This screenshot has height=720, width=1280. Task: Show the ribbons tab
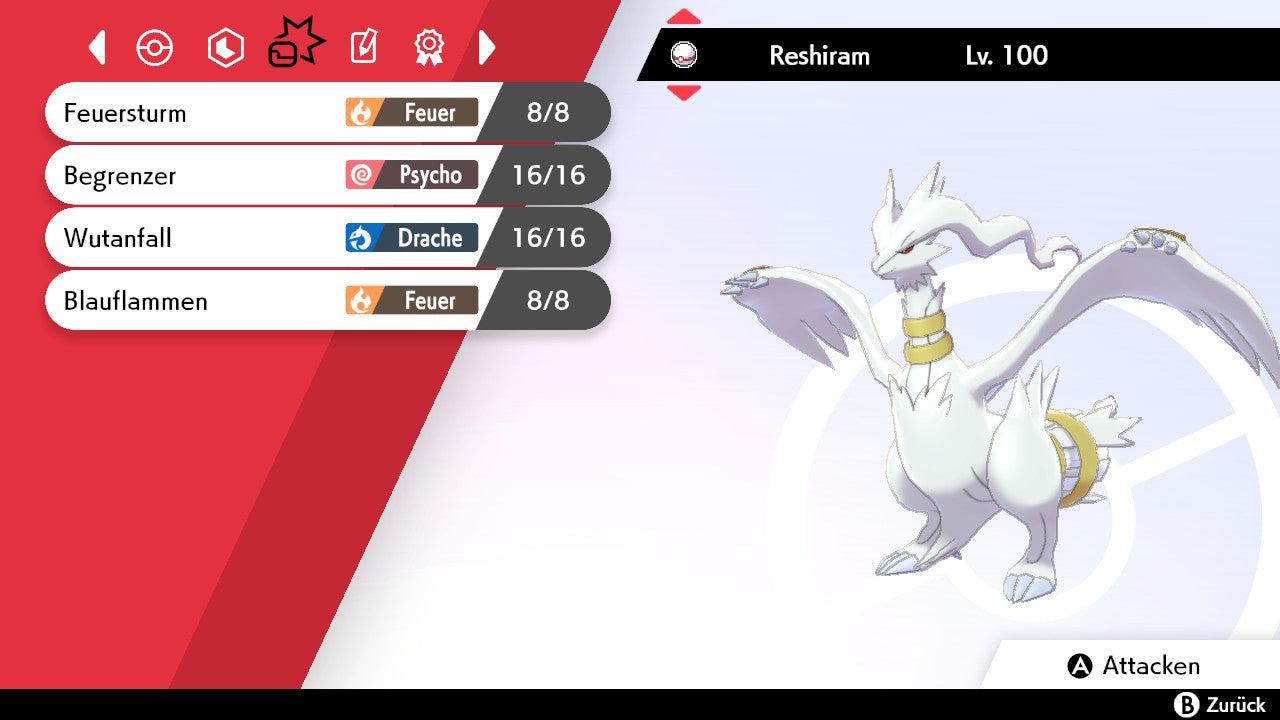[429, 47]
